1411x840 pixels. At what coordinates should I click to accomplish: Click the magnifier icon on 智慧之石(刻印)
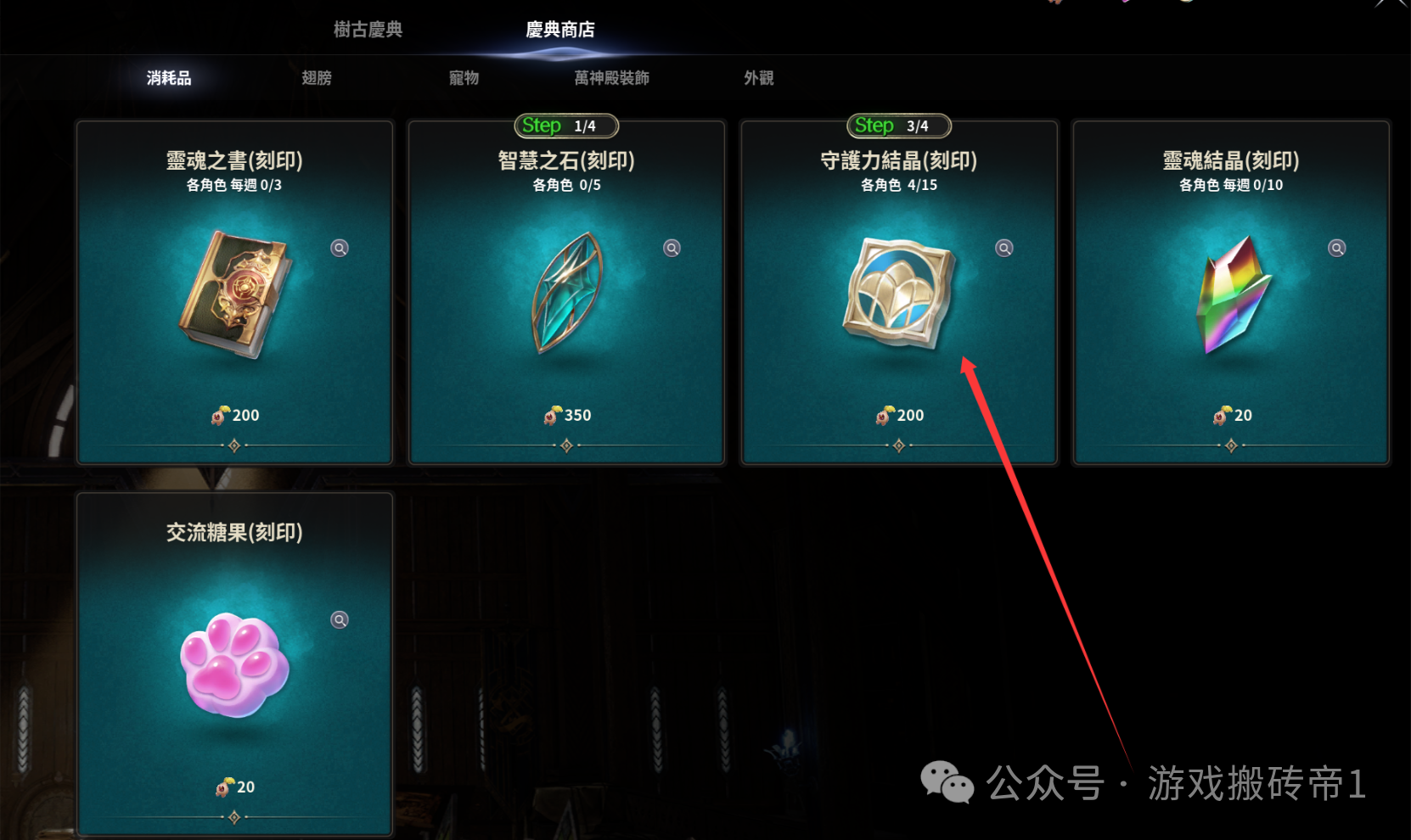(x=671, y=247)
